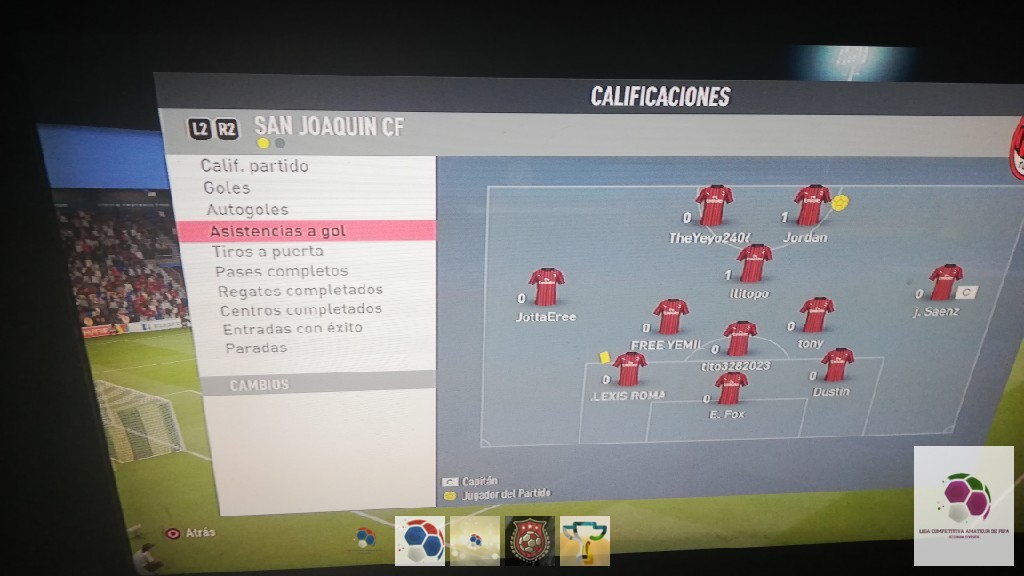Open the red crest badge thumbnail
The image size is (1024, 576).
coord(530,541)
